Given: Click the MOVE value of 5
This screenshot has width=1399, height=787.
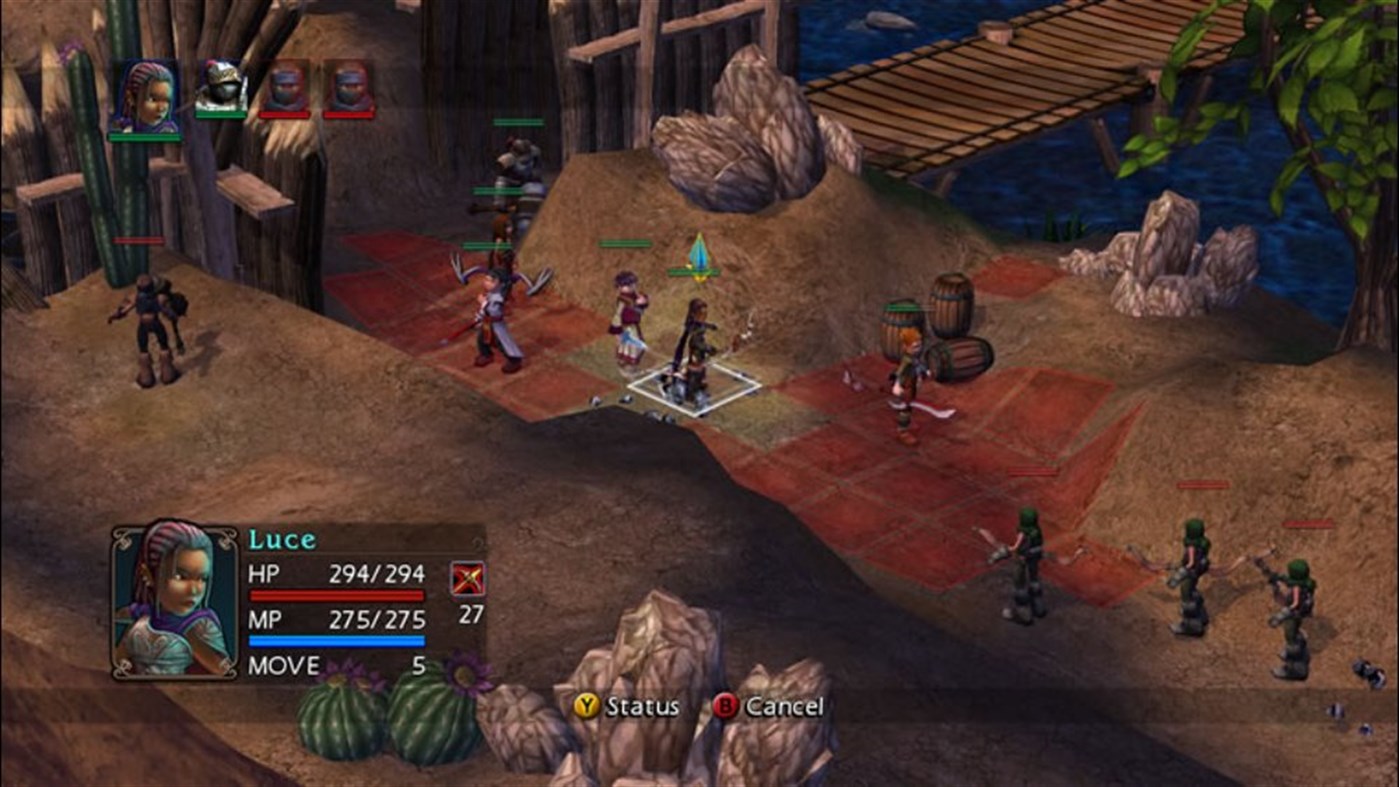Looking at the screenshot, I should pos(421,664).
